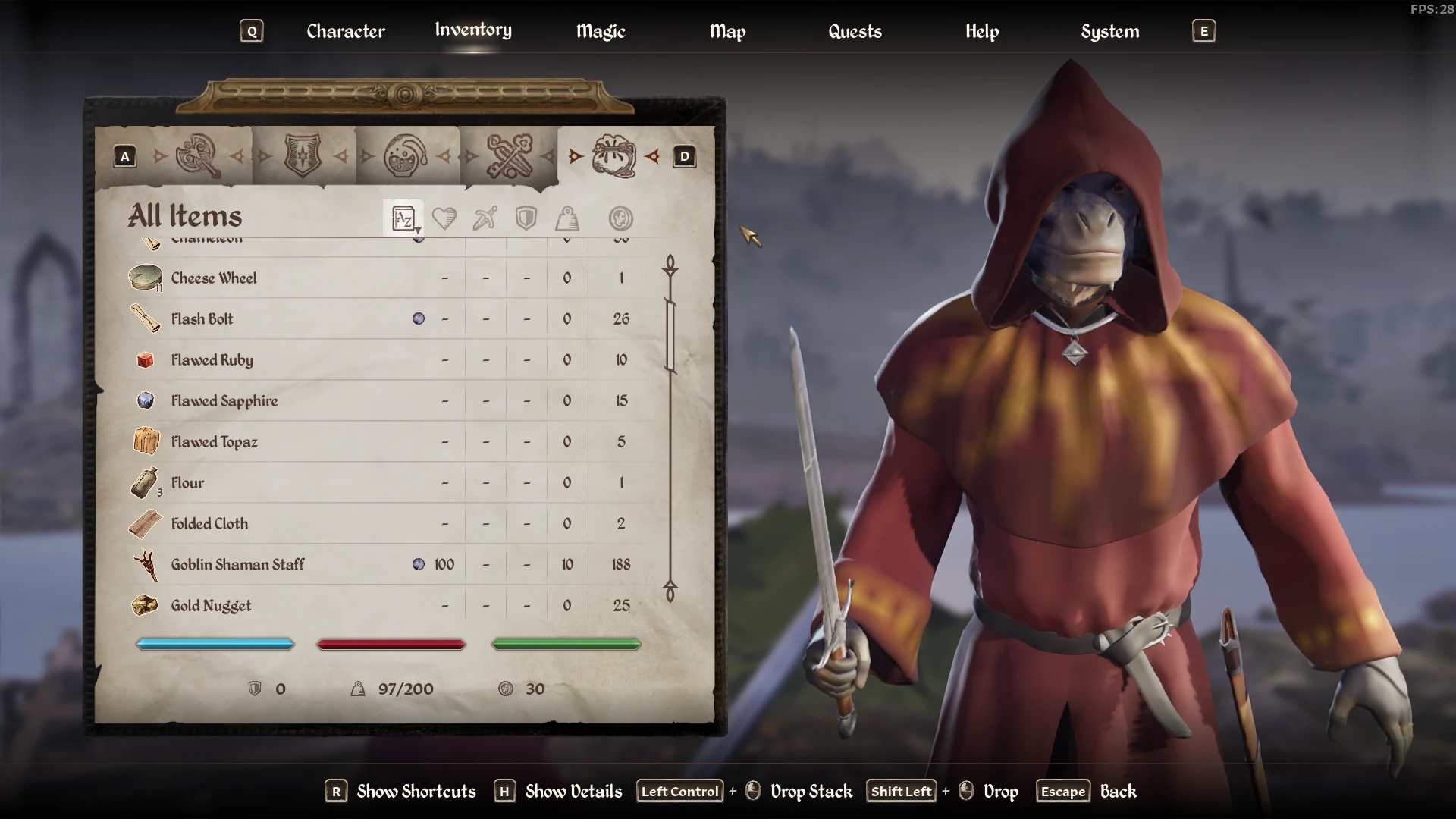The width and height of the screenshot is (1456, 819).
Task: Go to the Quests menu
Action: click(855, 31)
